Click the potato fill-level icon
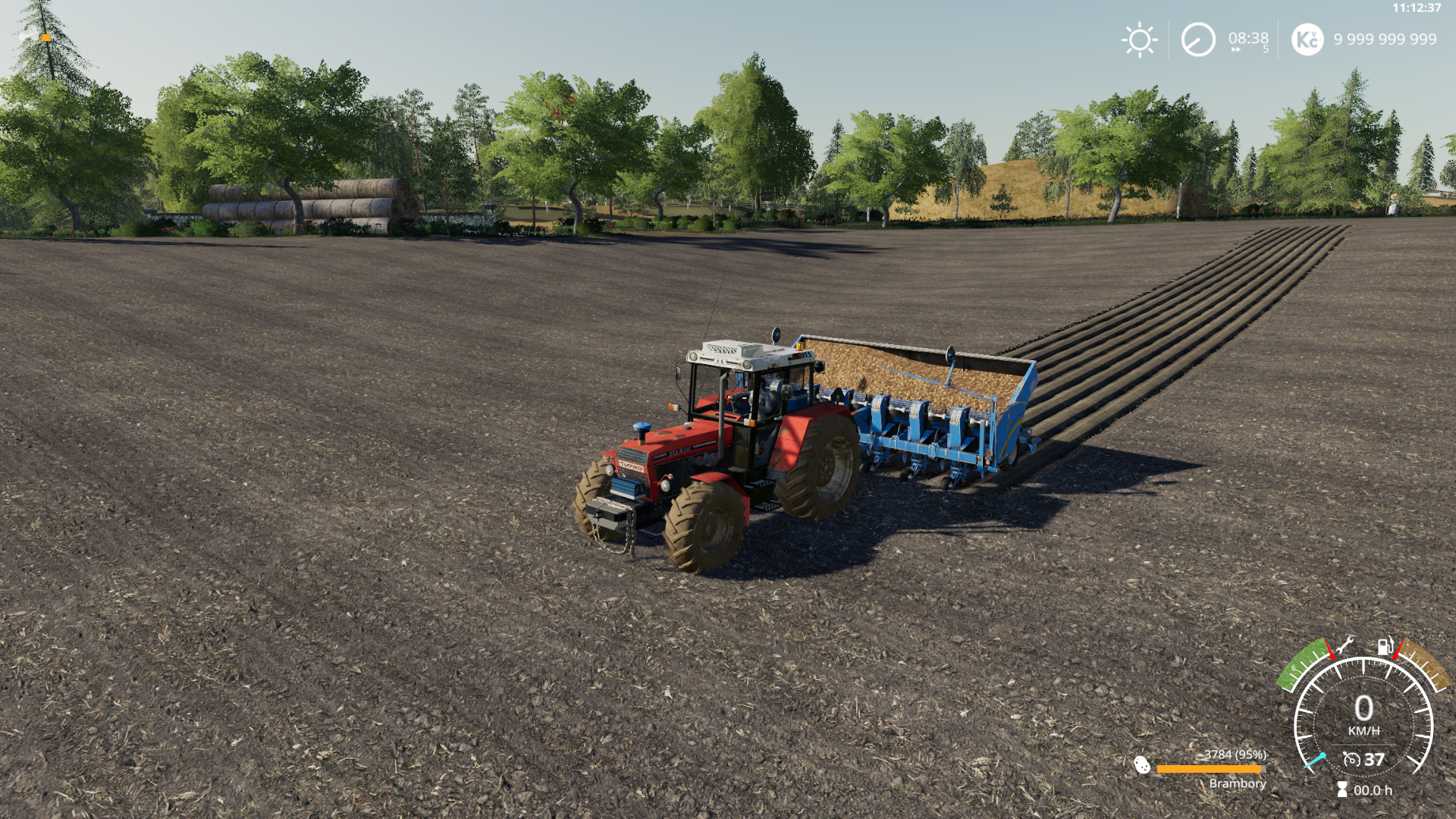The height and width of the screenshot is (819, 1456). tap(1142, 765)
